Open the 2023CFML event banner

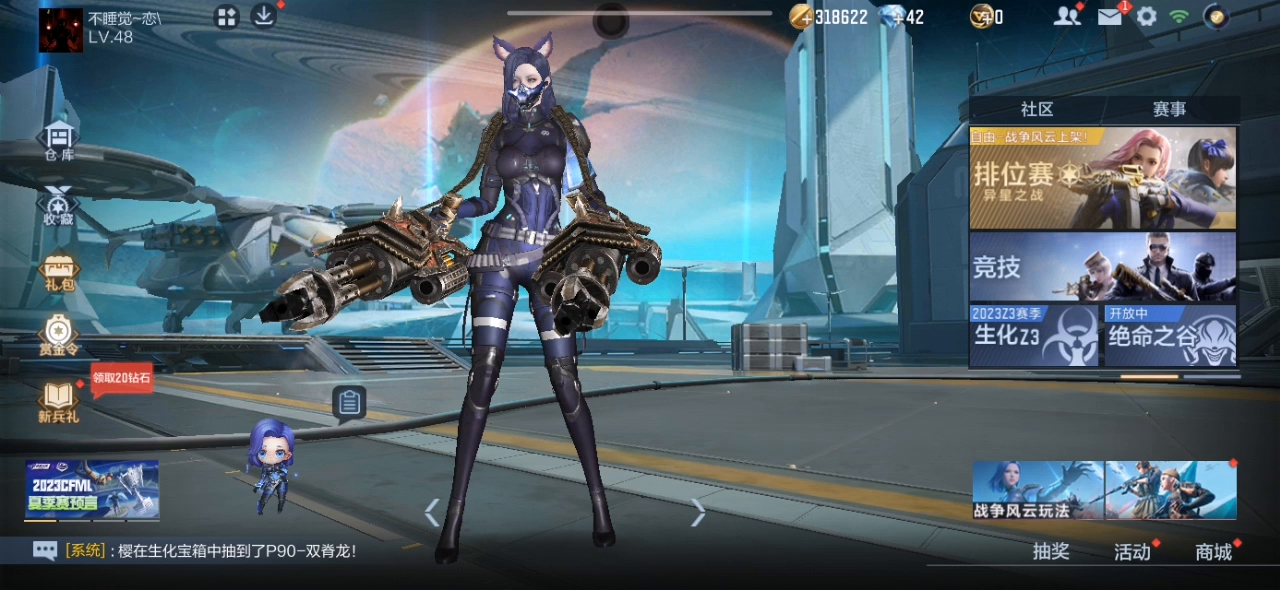[92, 490]
